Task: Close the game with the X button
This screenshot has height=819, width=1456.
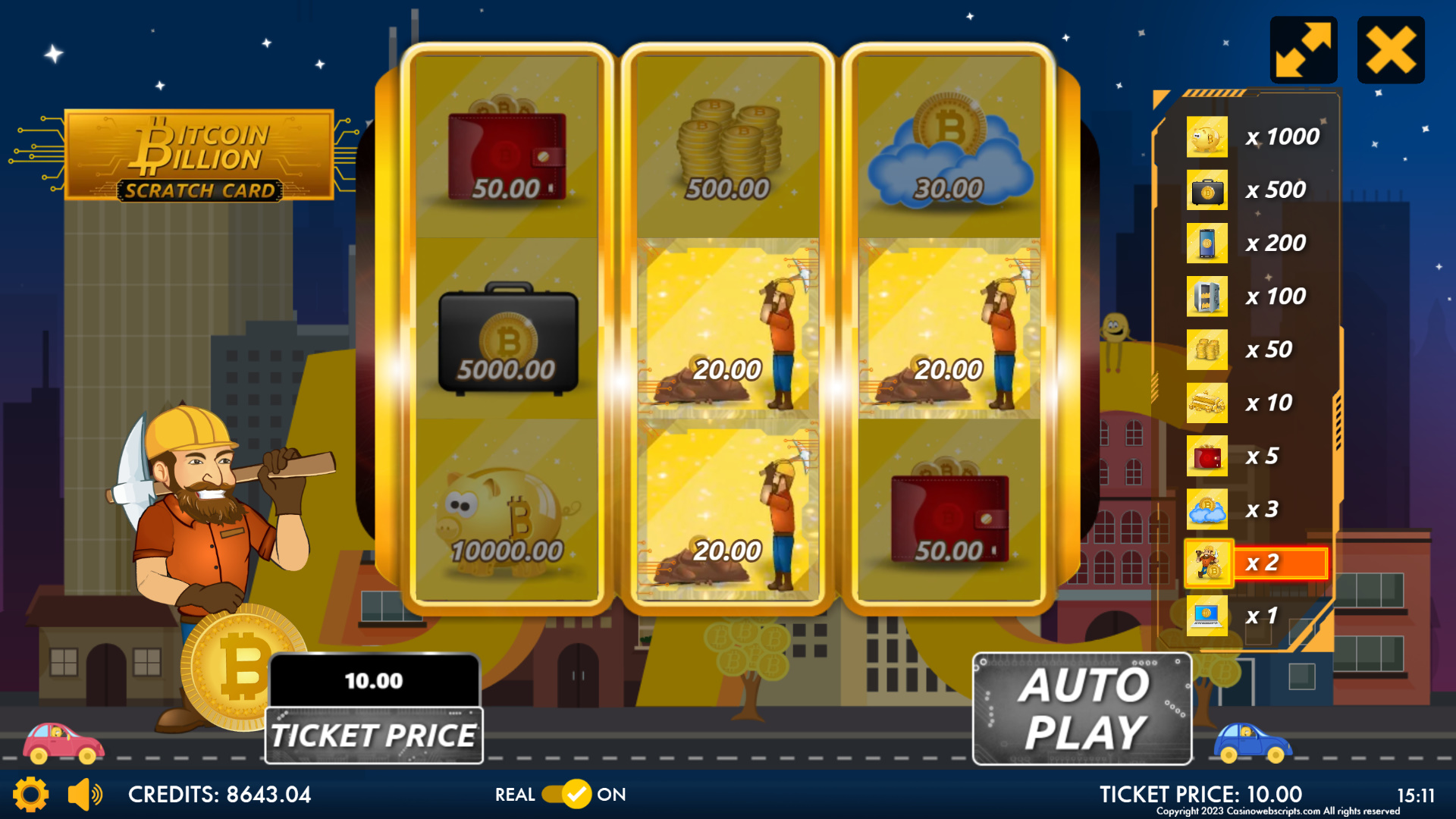Action: [x=1390, y=50]
